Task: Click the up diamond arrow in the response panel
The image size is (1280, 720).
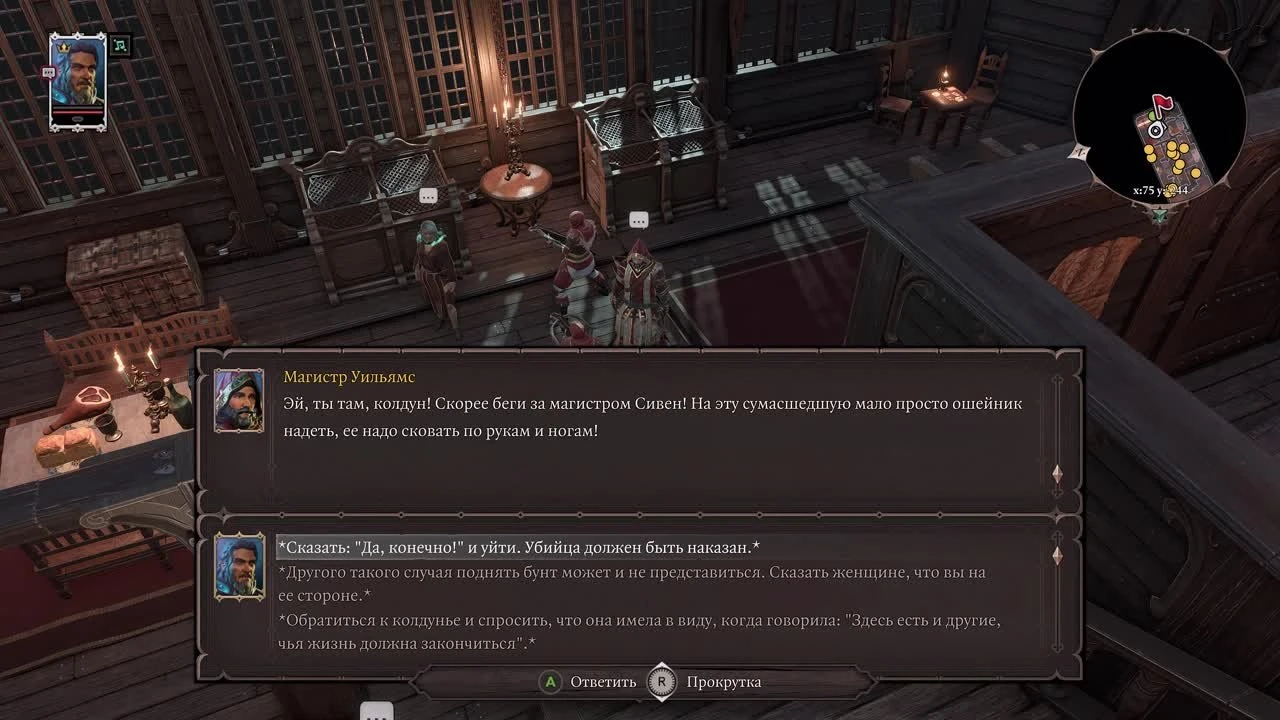Action: 1057,555
